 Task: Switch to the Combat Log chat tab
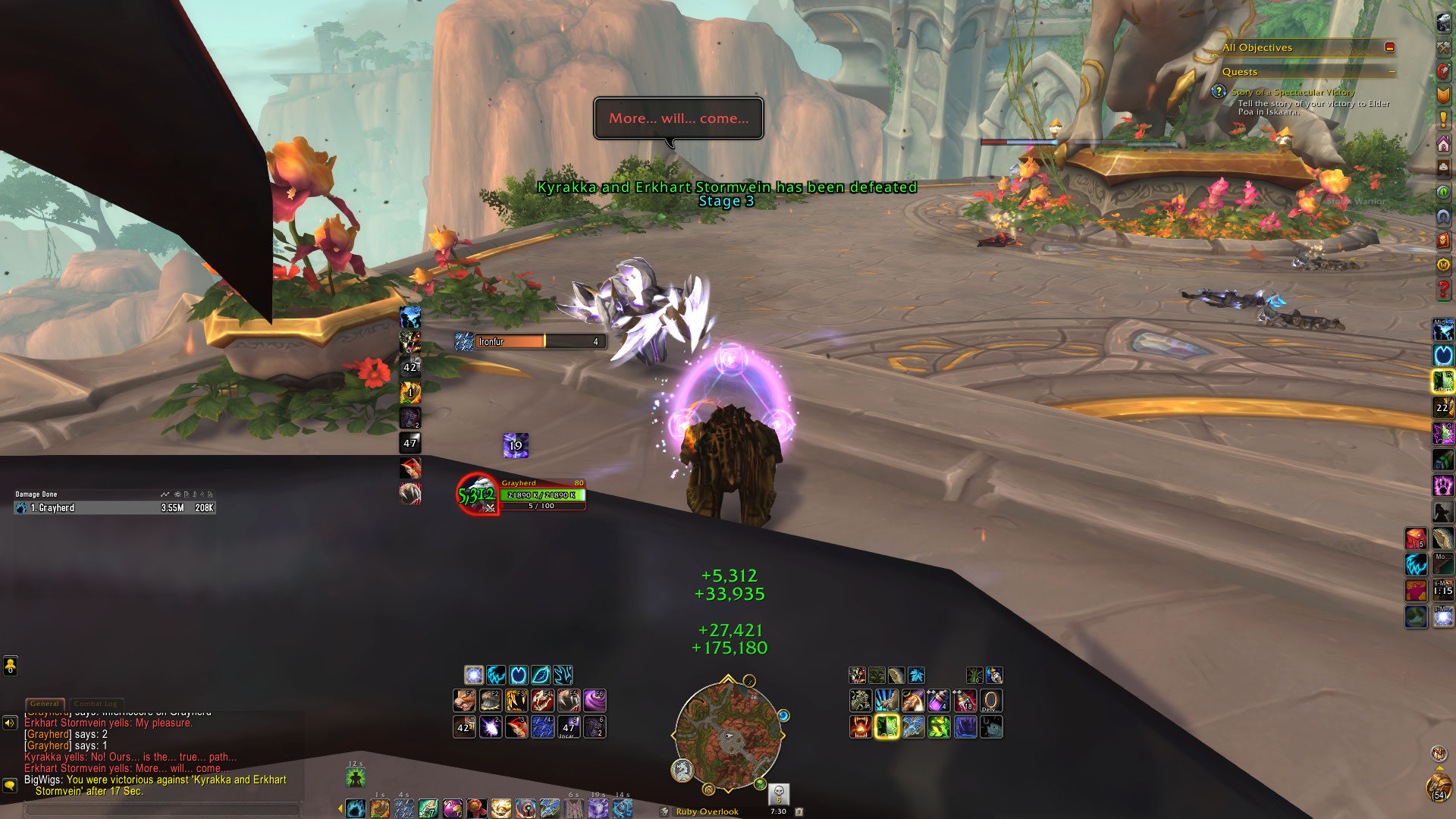96,704
